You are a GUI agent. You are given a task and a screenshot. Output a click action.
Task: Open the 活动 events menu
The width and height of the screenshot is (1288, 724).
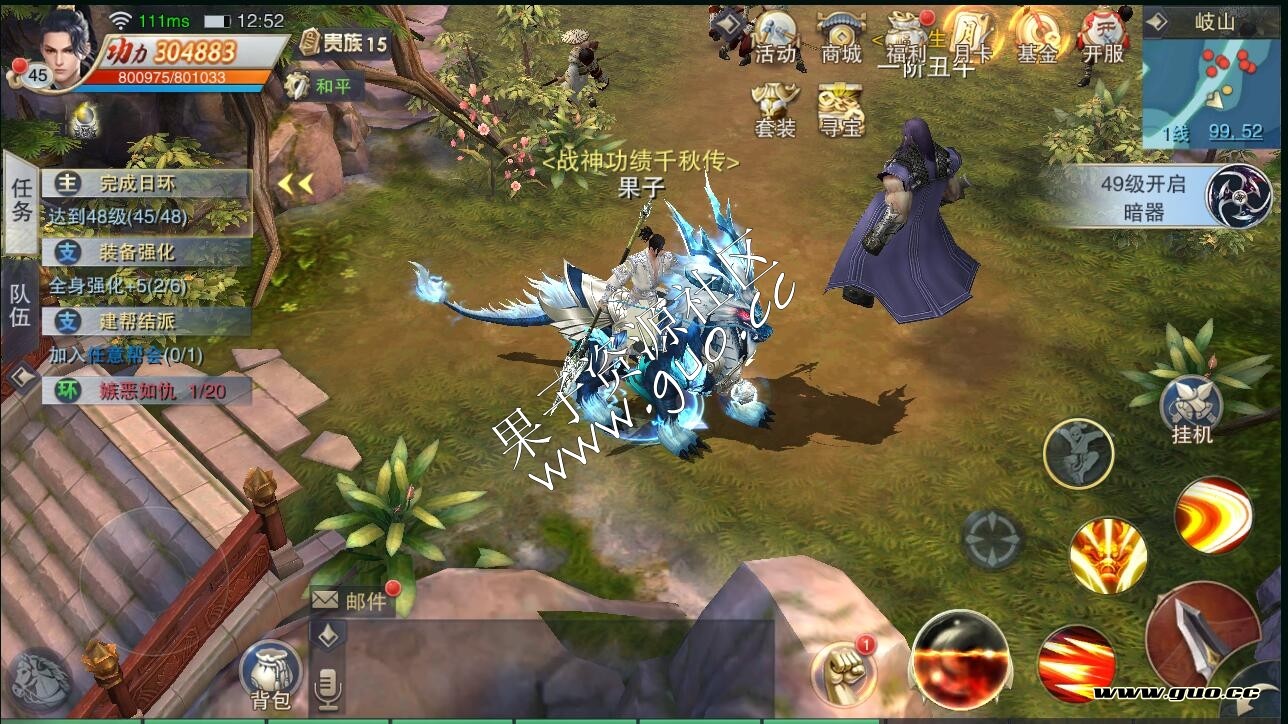776,38
